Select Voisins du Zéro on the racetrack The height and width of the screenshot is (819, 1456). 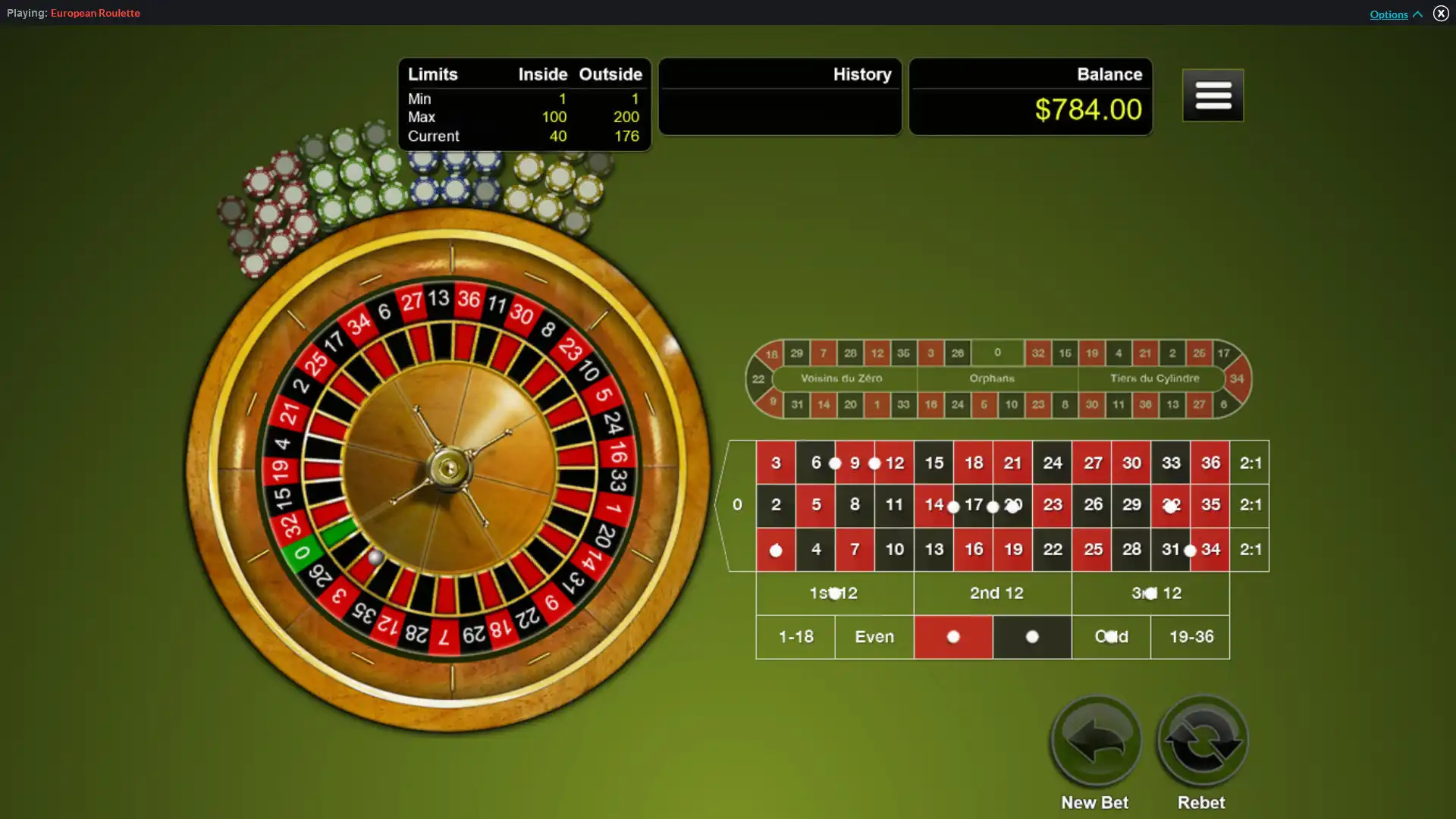click(x=842, y=378)
